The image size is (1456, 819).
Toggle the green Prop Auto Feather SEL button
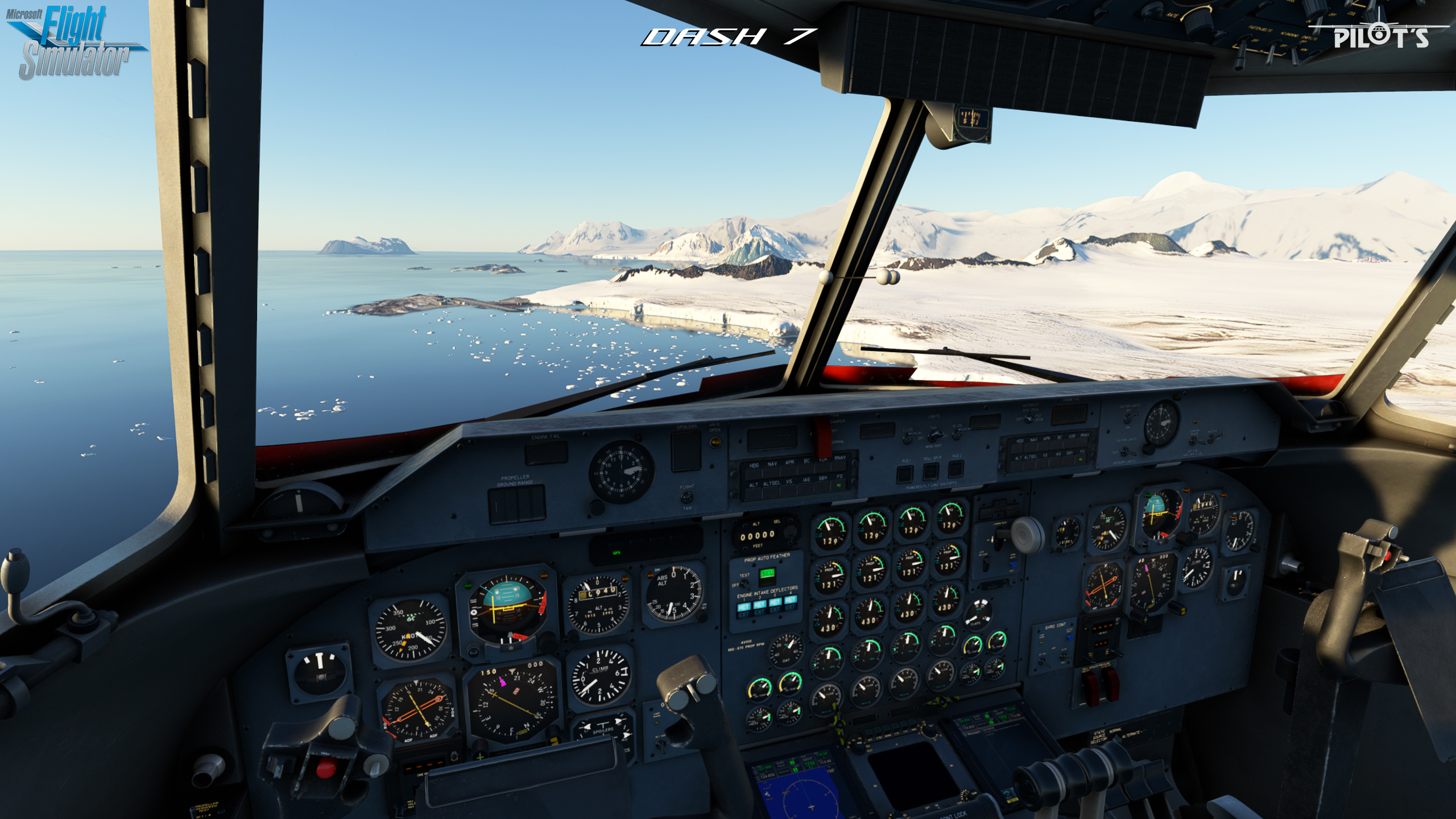pos(767,574)
